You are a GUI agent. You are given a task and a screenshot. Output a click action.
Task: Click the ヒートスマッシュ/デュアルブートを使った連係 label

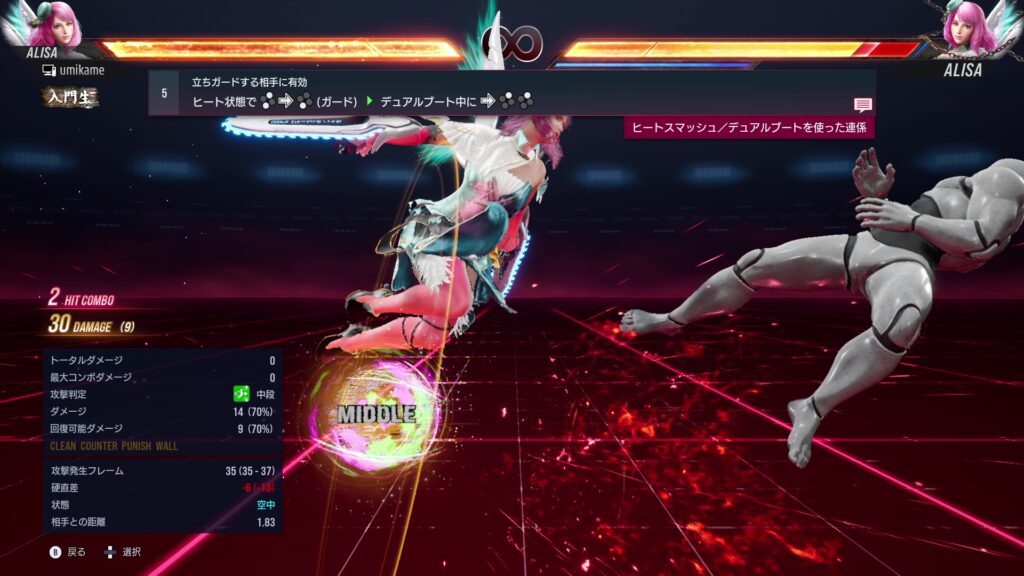click(x=749, y=127)
